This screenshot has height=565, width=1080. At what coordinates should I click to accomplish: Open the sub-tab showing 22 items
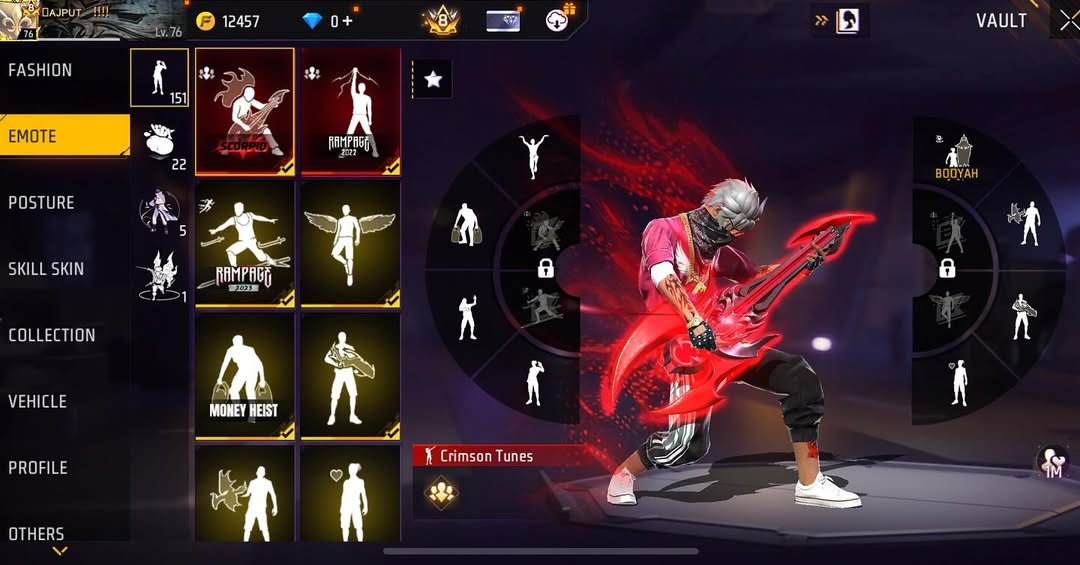point(160,144)
